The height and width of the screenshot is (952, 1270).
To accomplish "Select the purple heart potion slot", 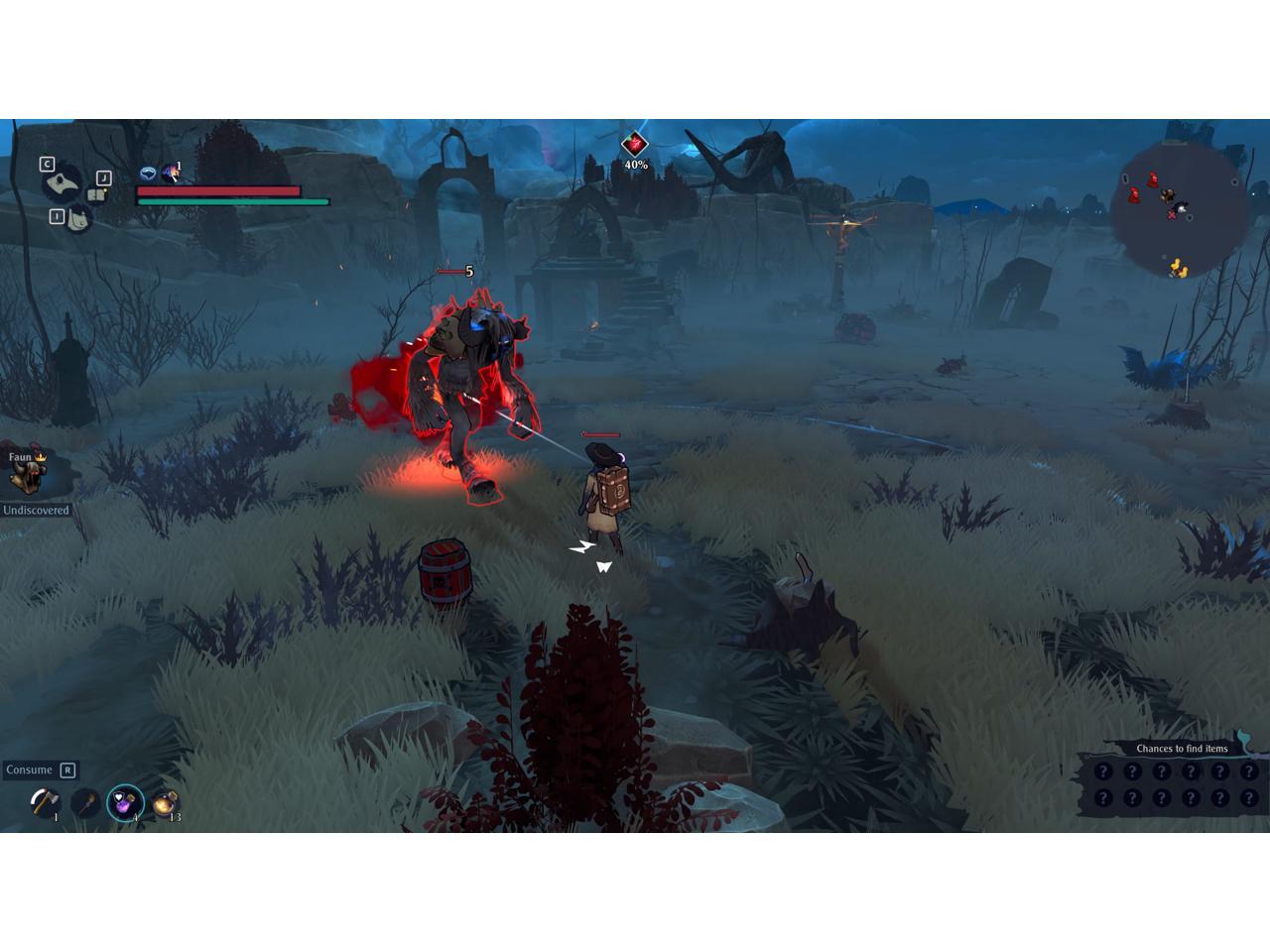I will [x=125, y=802].
